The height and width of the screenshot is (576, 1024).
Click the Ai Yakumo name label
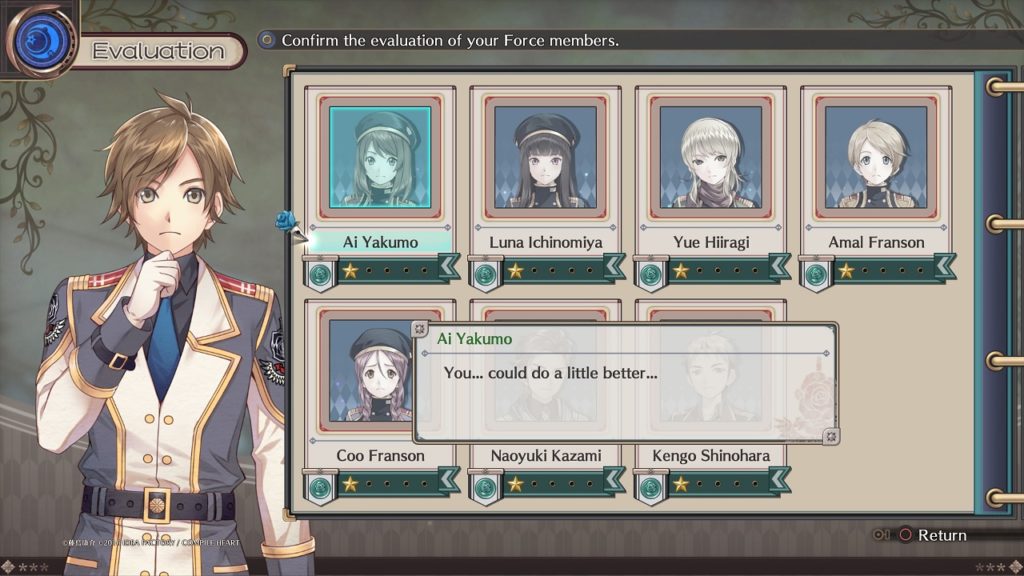click(380, 242)
